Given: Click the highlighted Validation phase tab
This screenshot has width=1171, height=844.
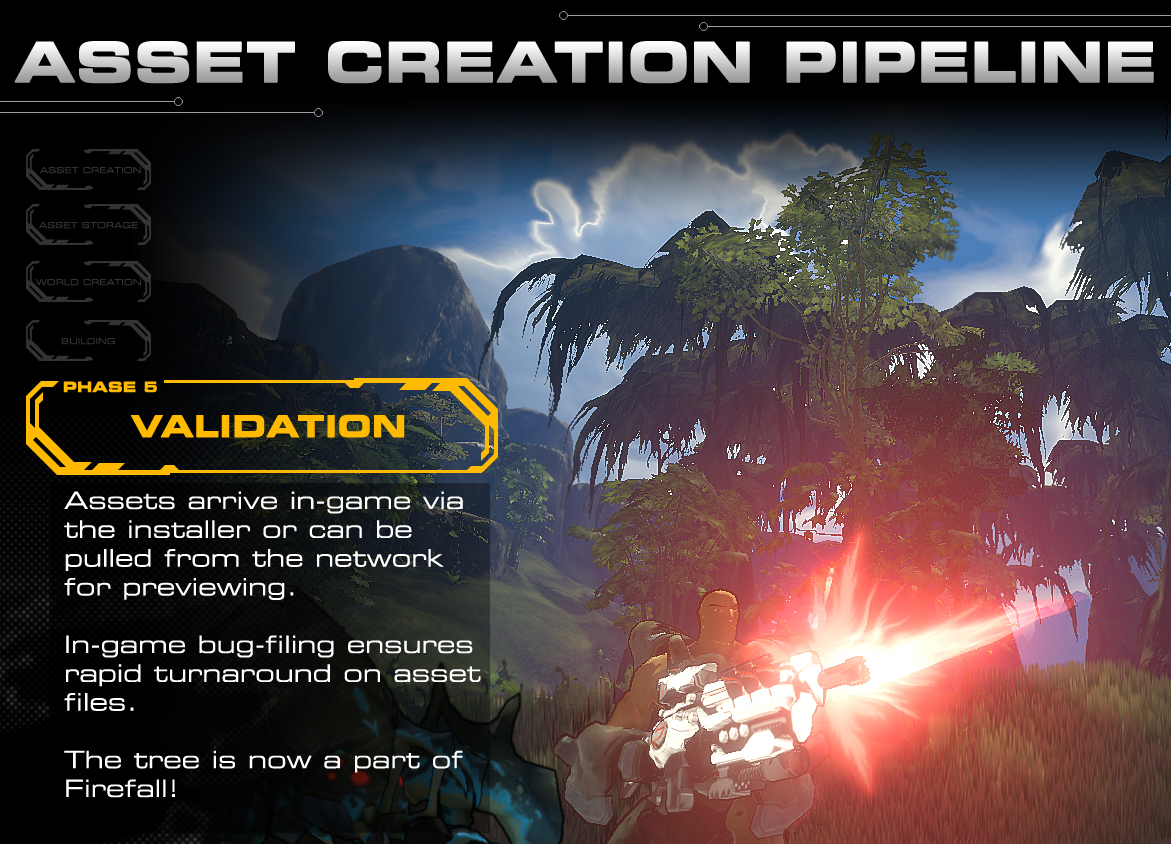Looking at the screenshot, I should pos(262,426).
